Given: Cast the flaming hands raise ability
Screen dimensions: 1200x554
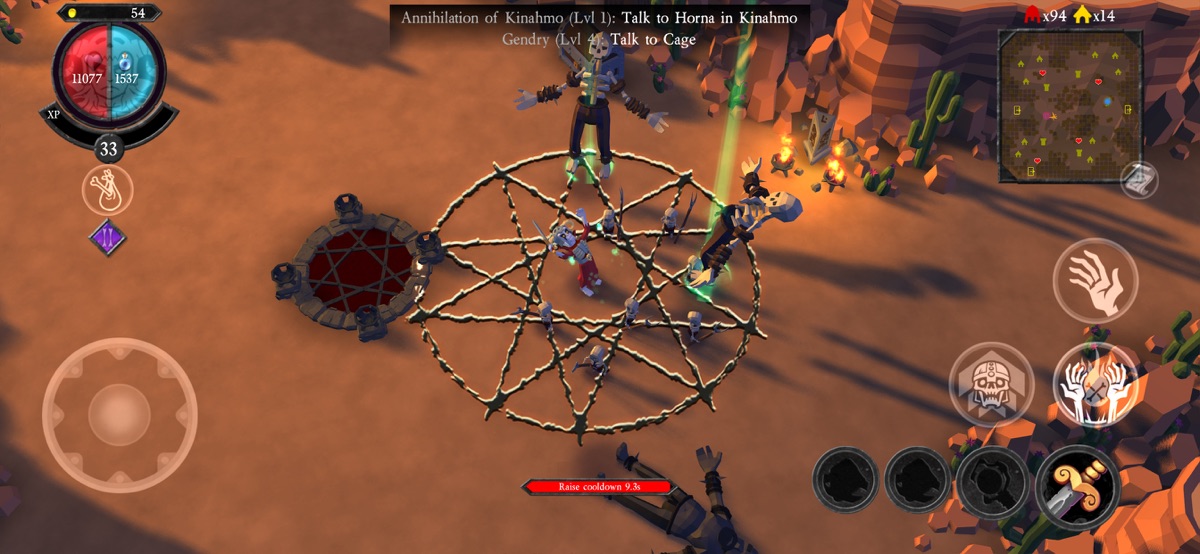Looking at the screenshot, I should pos(1095,384).
